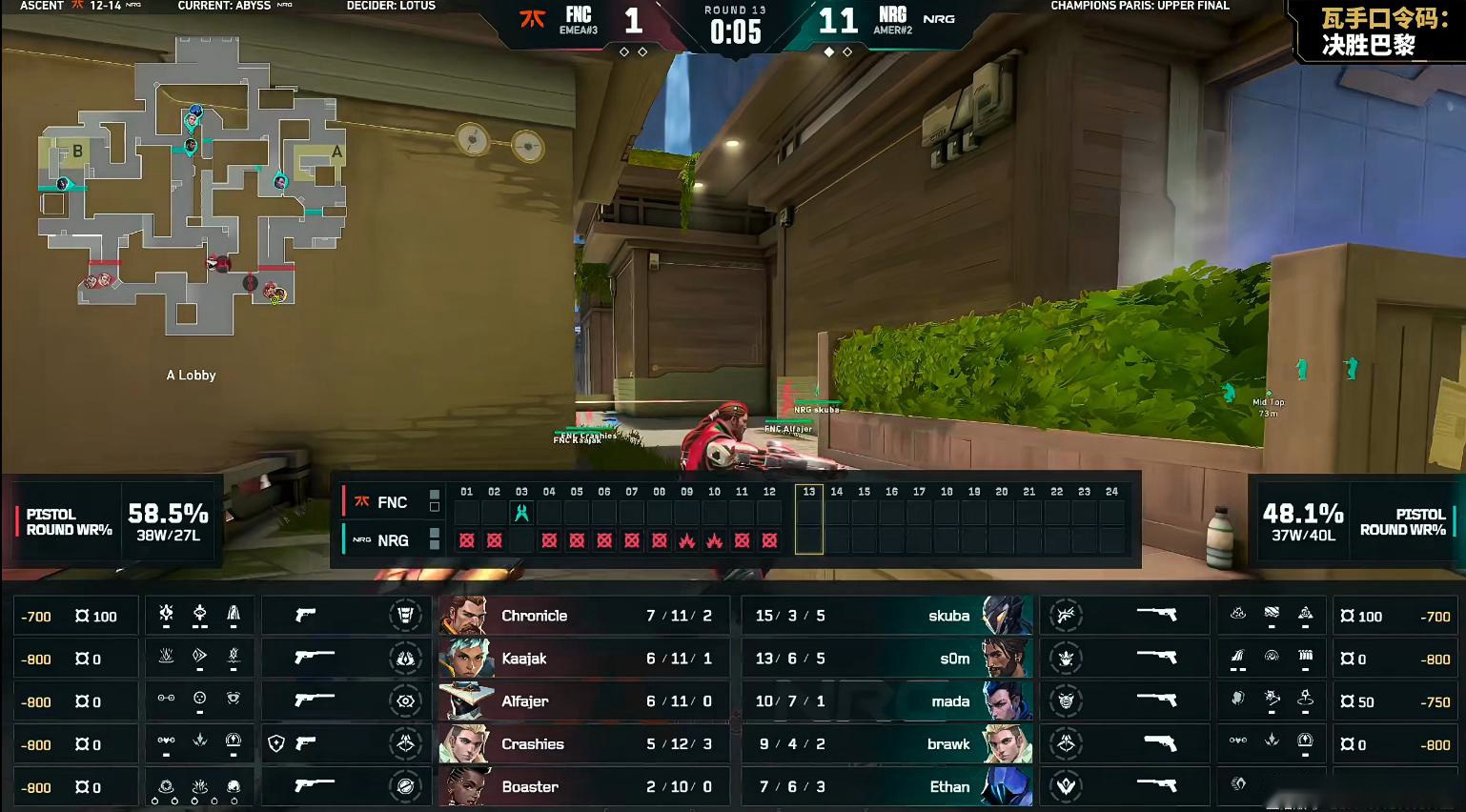Select Chronicle's player row
This screenshot has height=812, width=1466.
coord(583,616)
